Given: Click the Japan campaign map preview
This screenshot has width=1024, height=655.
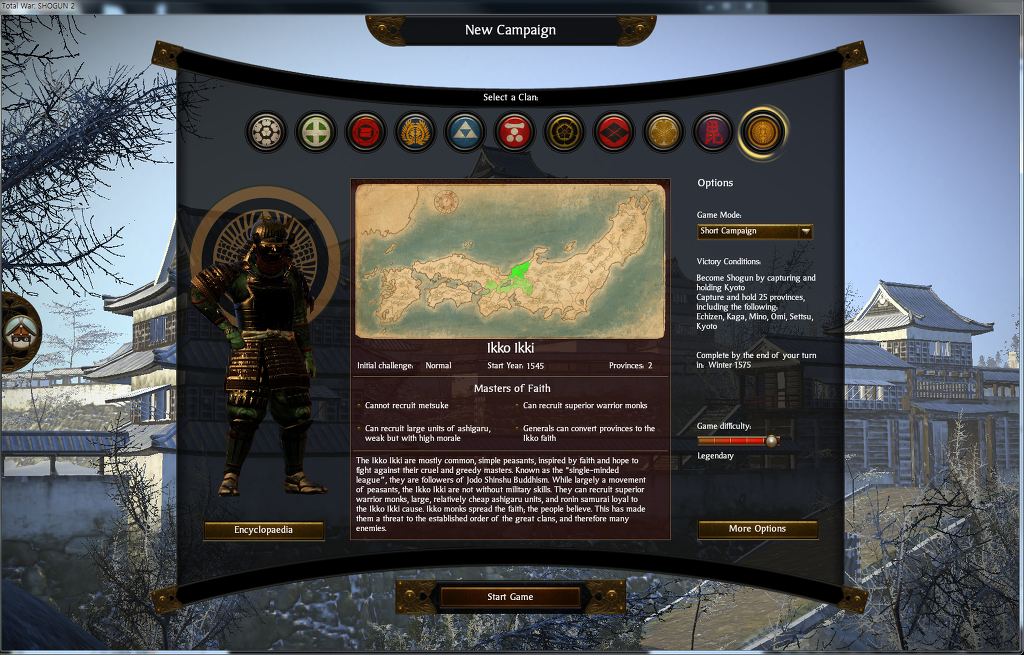Looking at the screenshot, I should [x=510, y=261].
